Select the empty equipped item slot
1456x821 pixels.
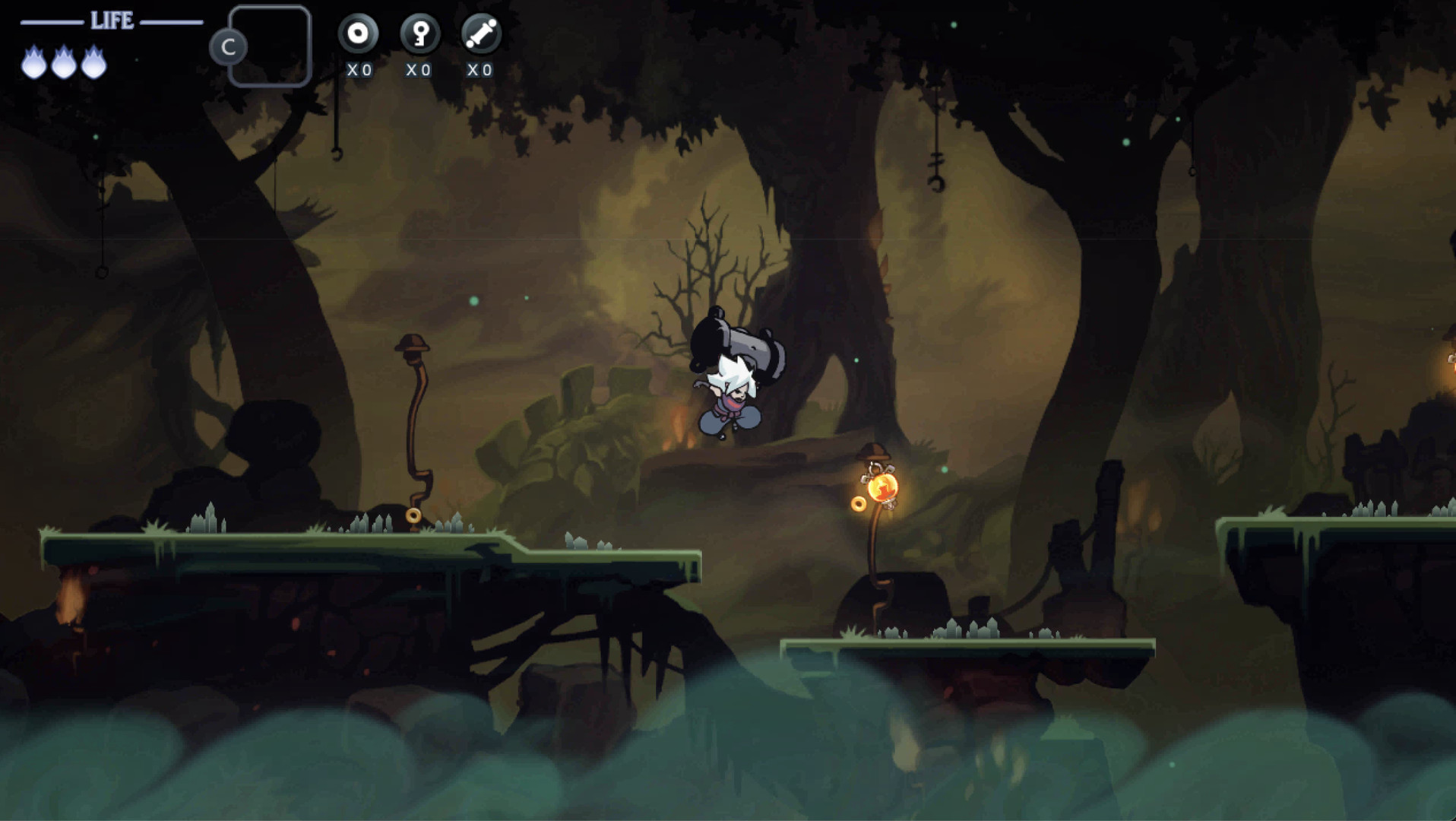(x=270, y=46)
